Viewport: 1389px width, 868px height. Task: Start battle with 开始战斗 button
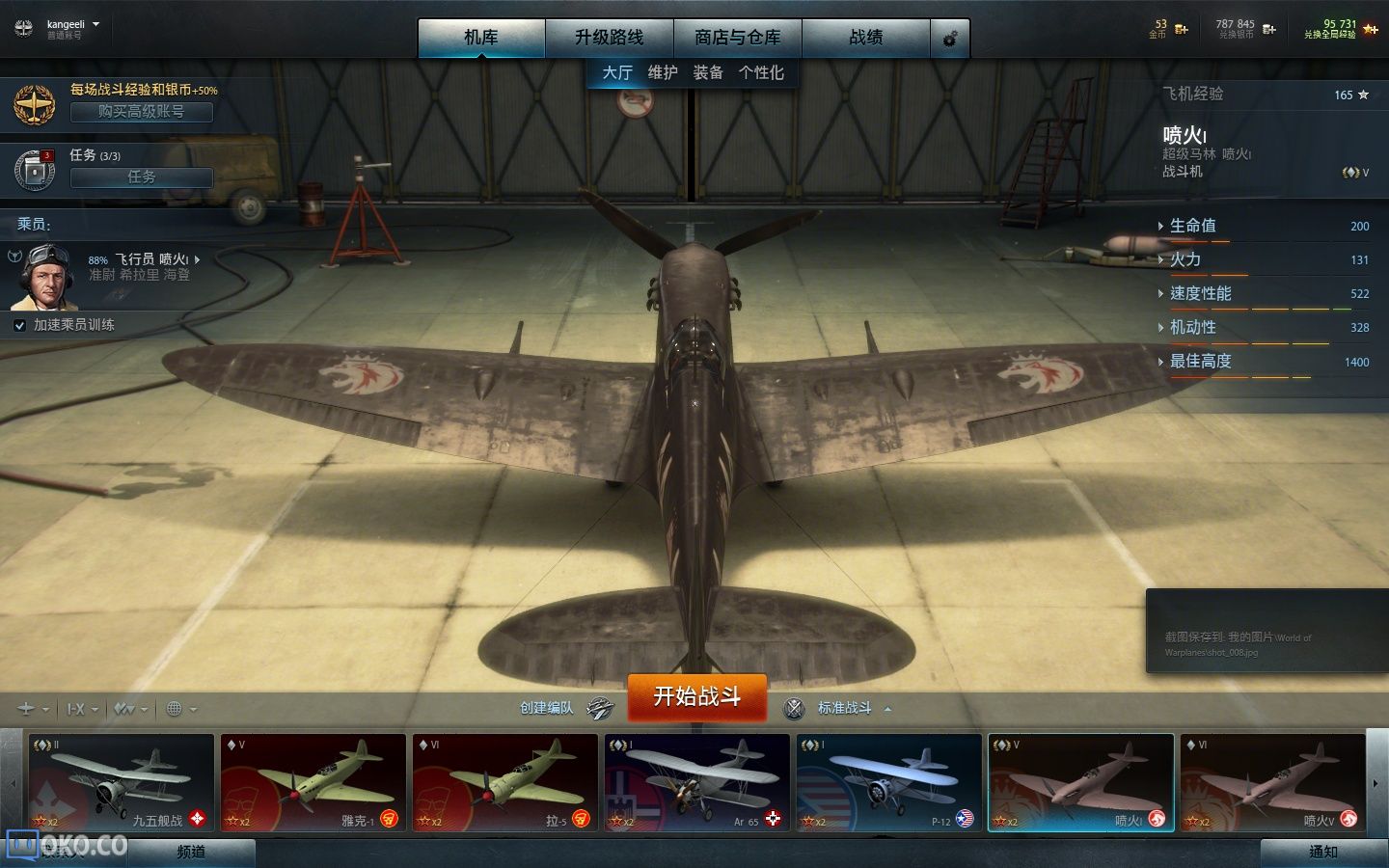696,696
